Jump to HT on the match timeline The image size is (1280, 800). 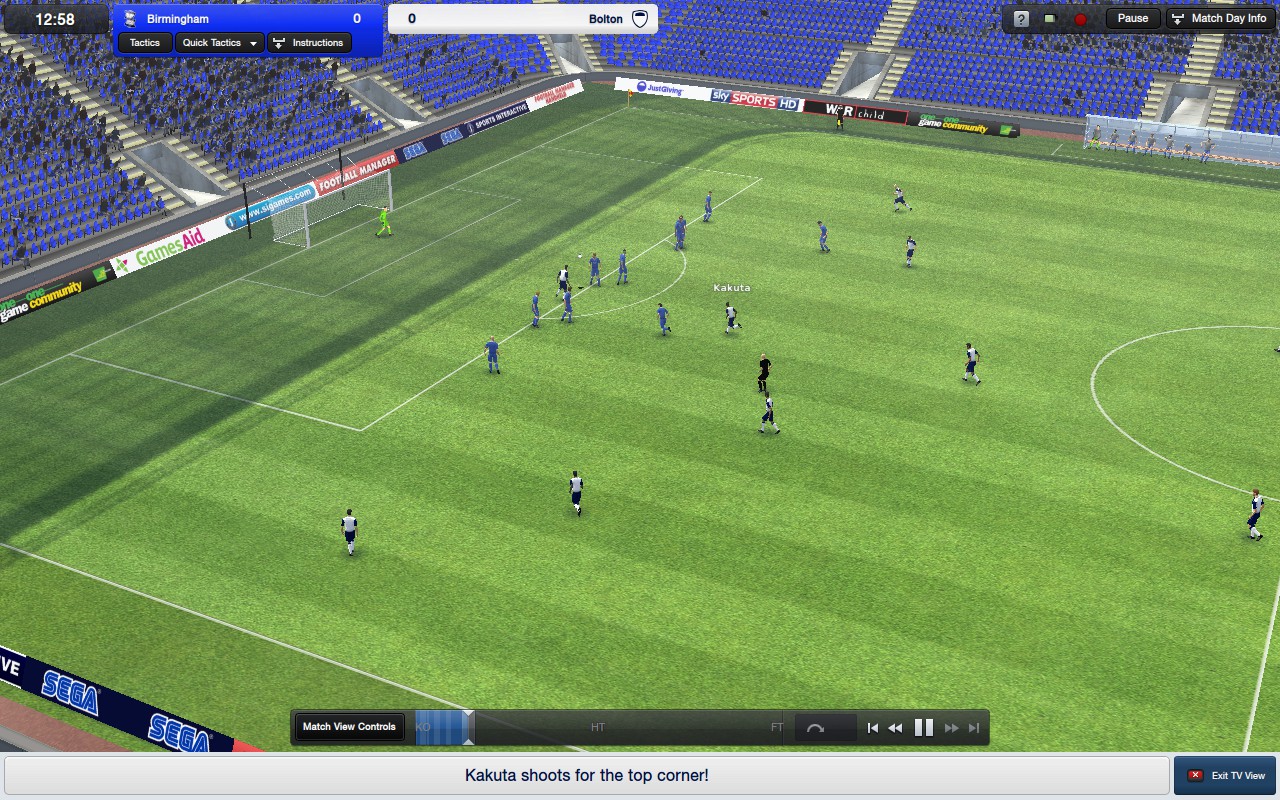pyautogui.click(x=598, y=727)
